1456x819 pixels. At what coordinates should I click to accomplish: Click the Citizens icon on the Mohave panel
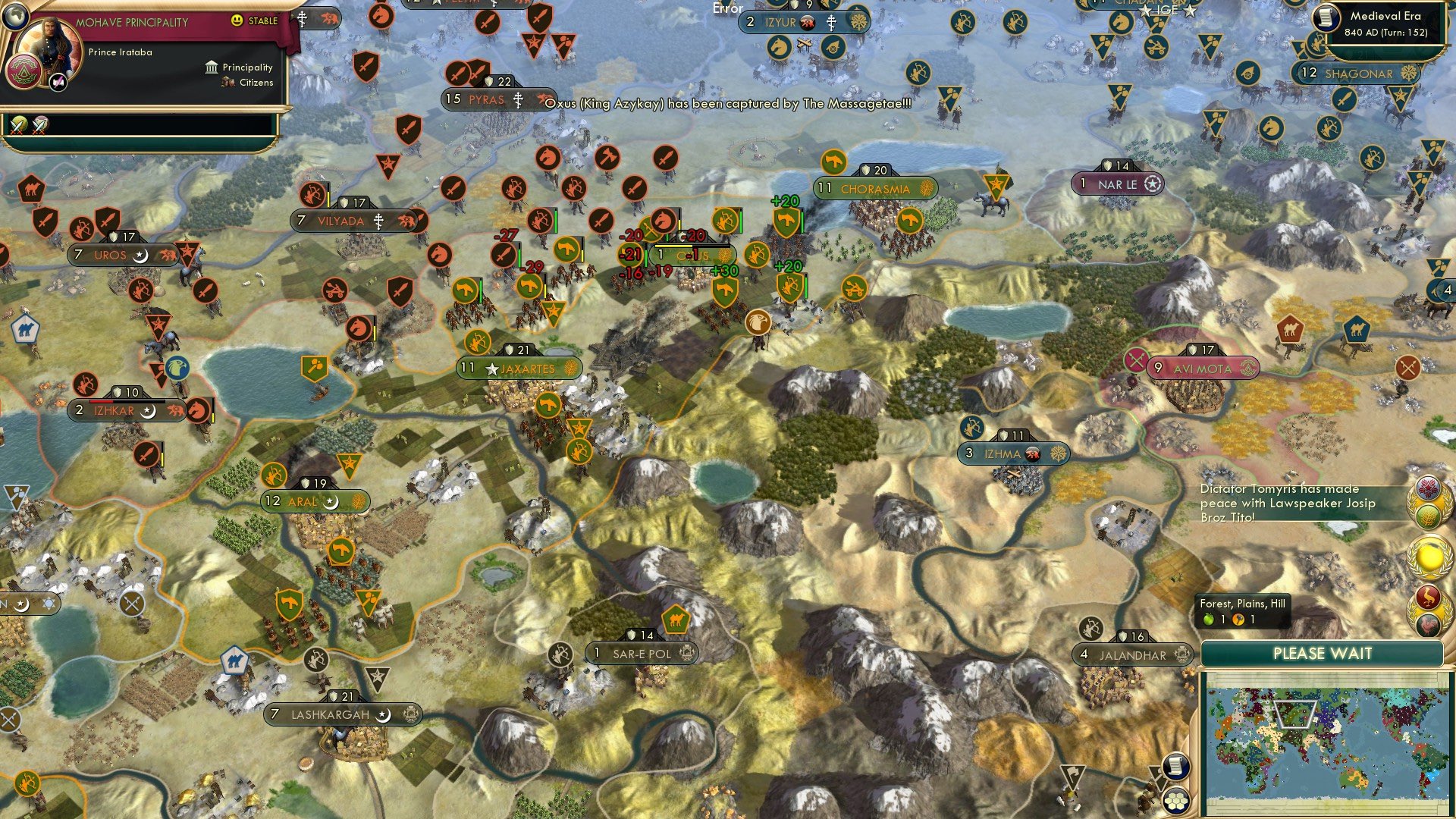pos(227,83)
